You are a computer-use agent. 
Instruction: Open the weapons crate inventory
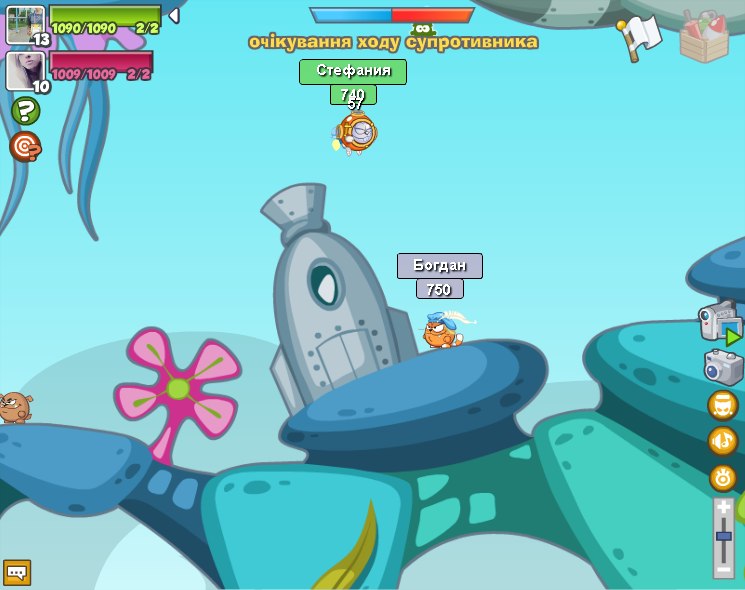coord(704,37)
